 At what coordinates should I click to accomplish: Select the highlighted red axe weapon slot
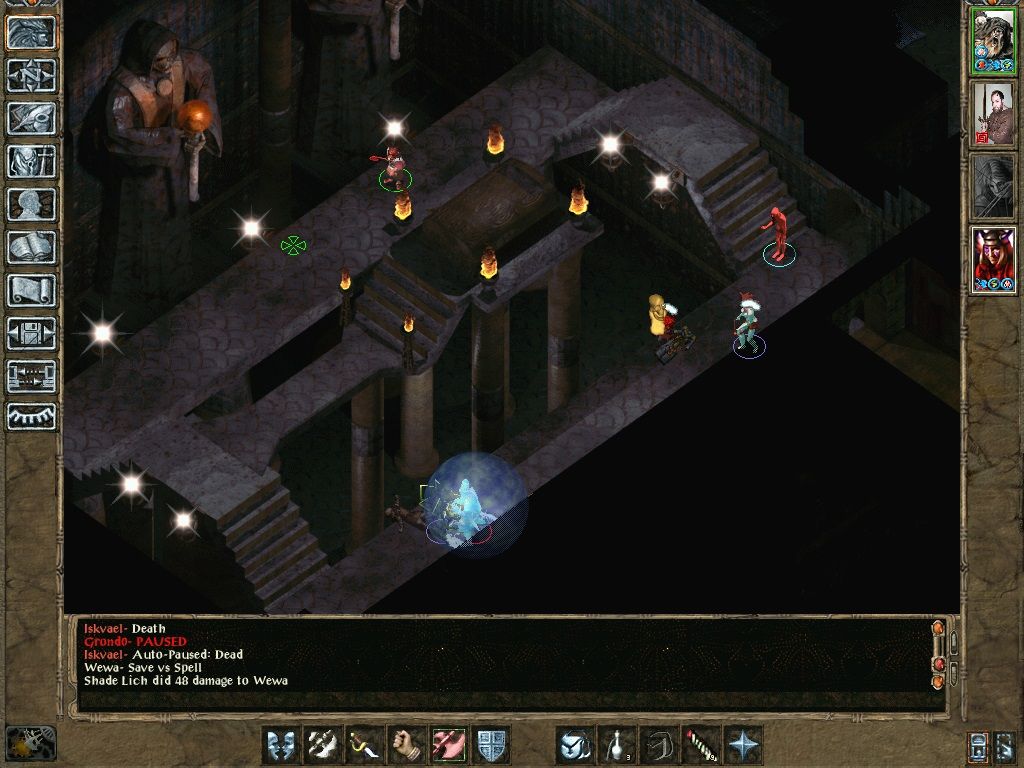click(449, 745)
